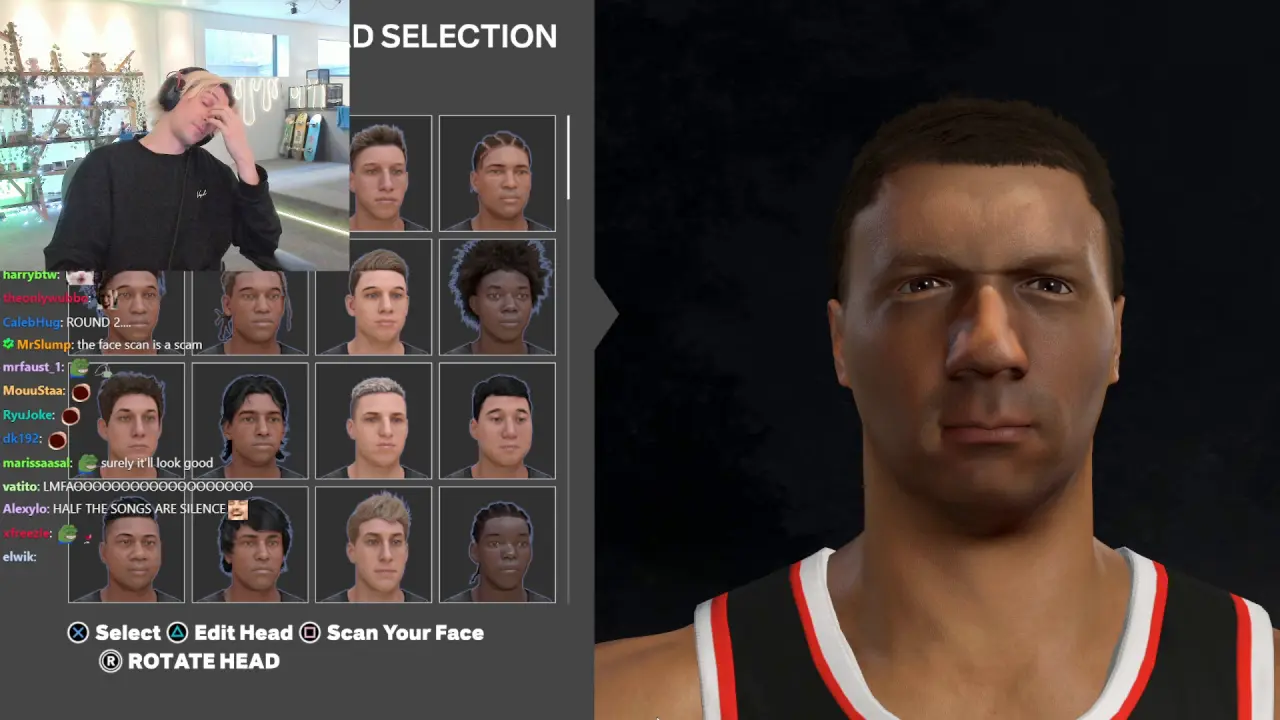Click MrSlump's message in the chat overlay
This screenshot has width=1280, height=720.
click(x=139, y=345)
